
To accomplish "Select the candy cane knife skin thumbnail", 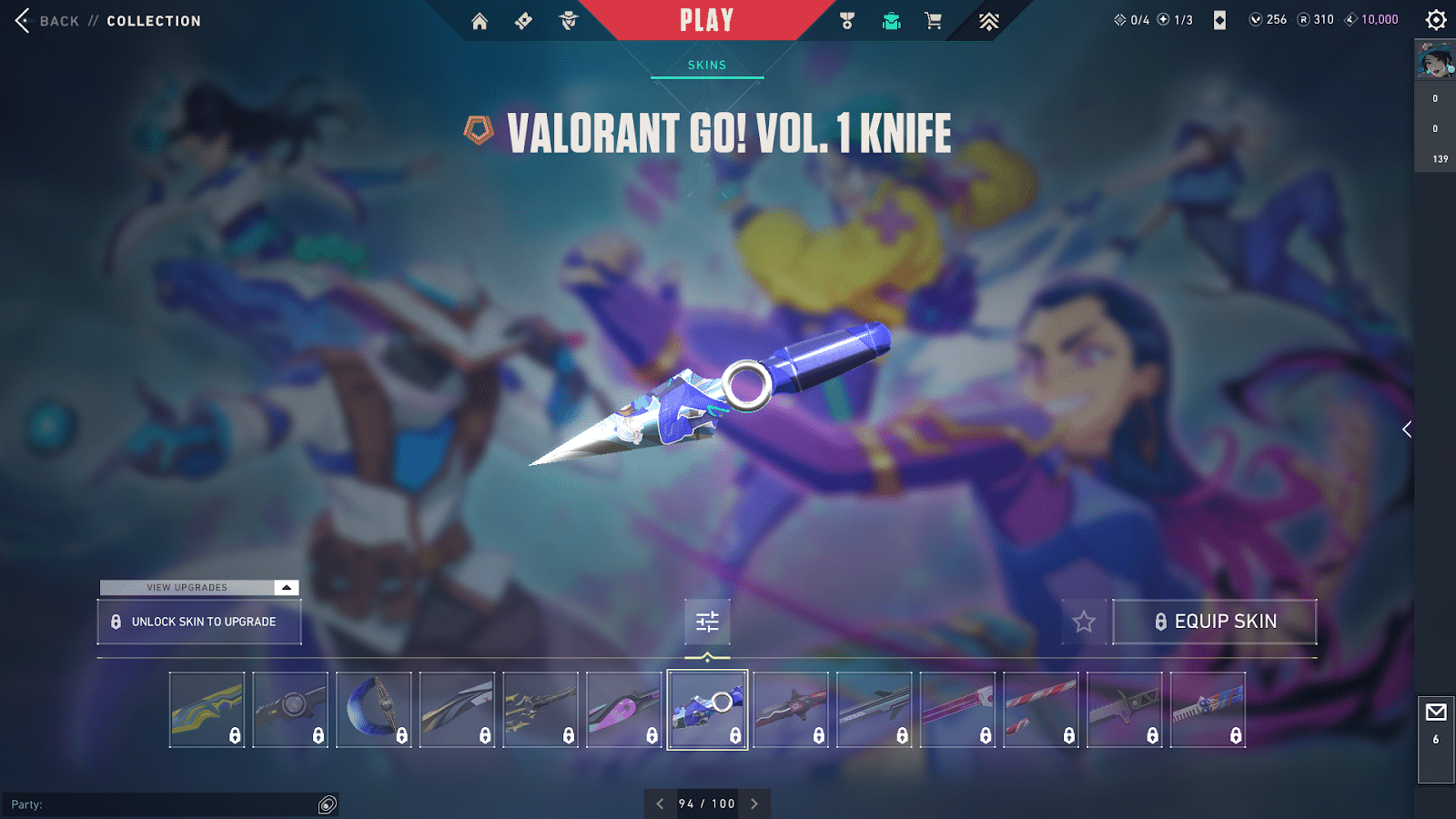I will pos(1041,710).
